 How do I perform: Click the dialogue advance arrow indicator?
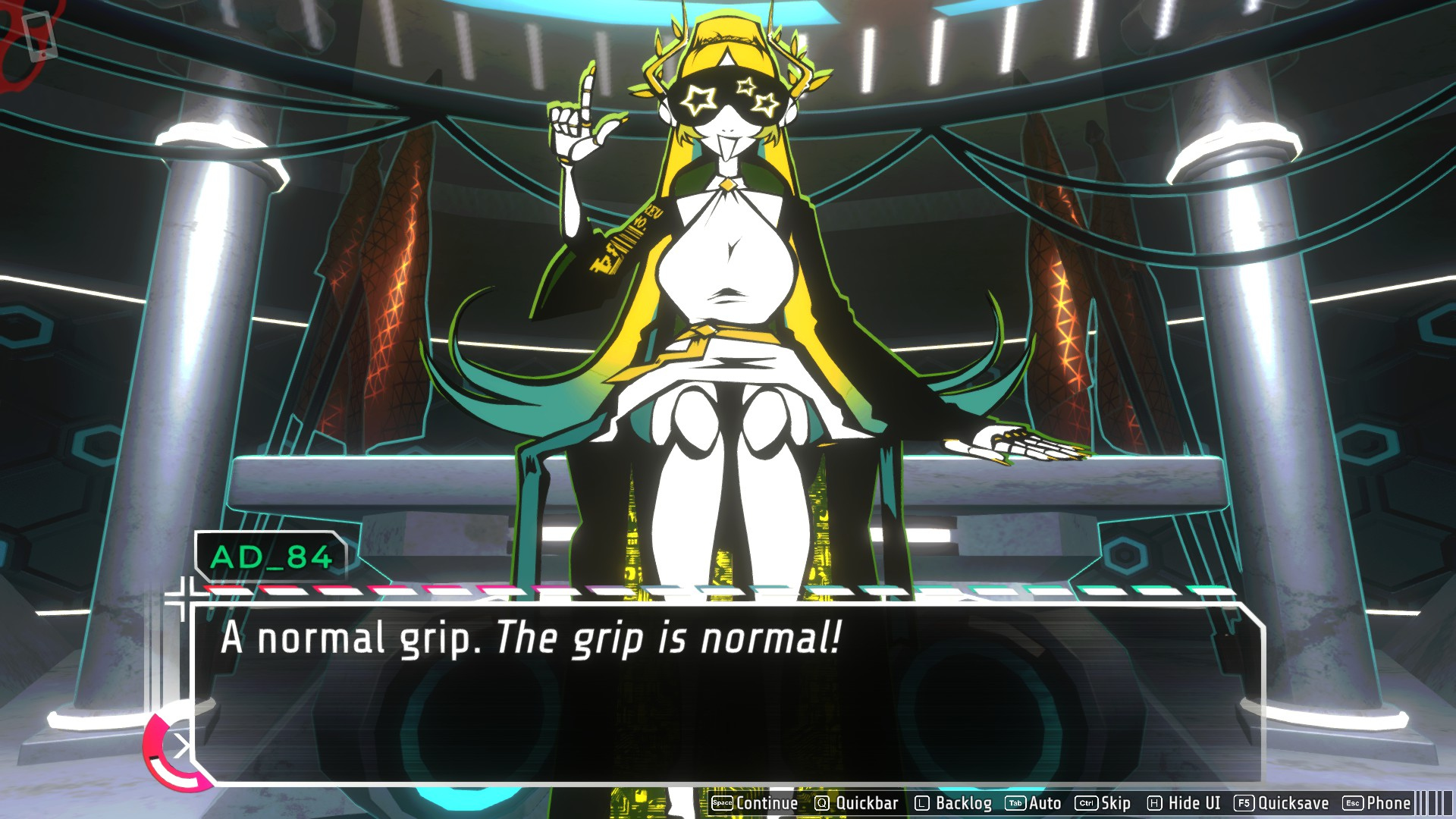pos(180,748)
